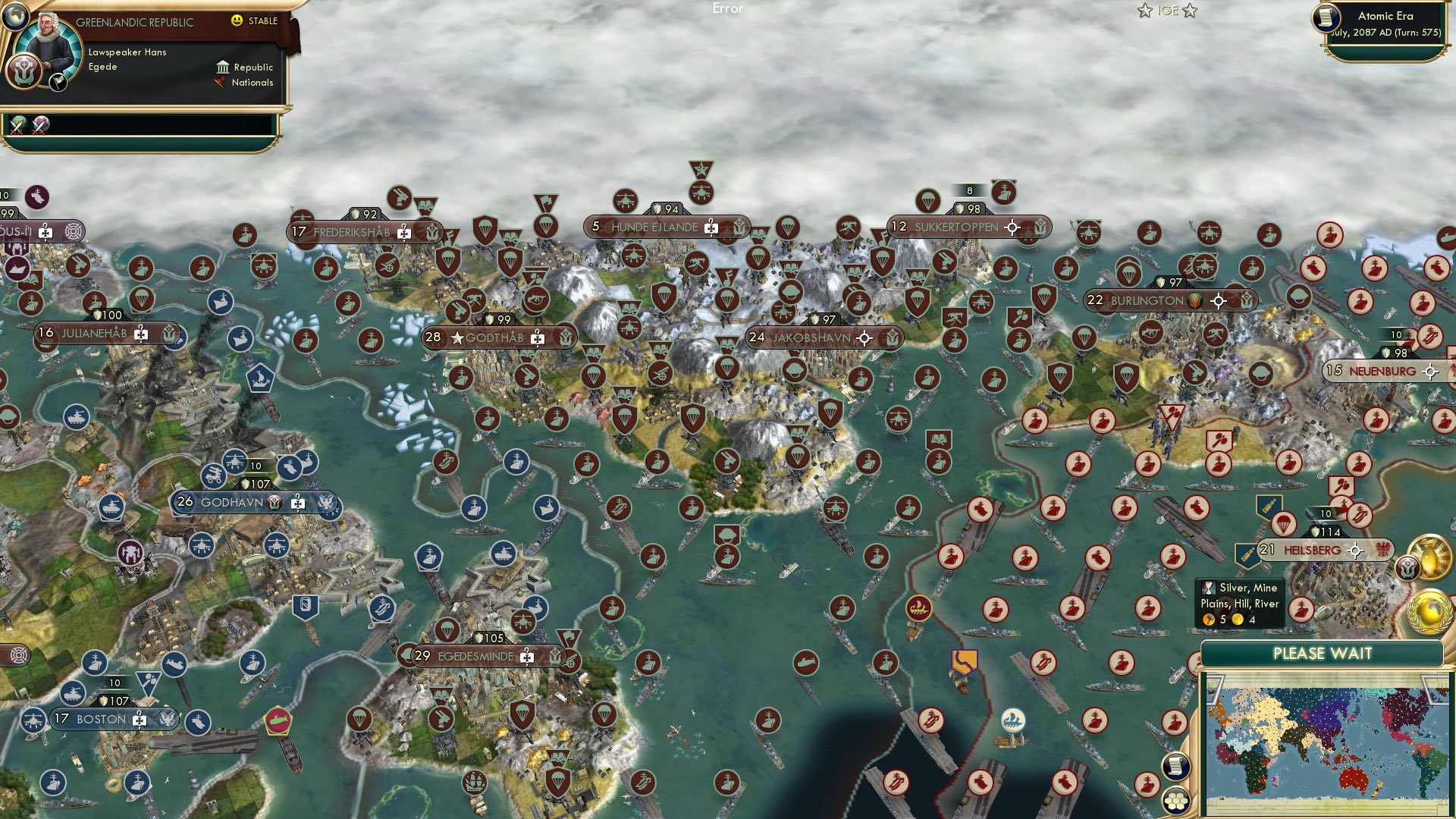Open the notification scroll icon bottom-right
Image resolution: width=1456 pixels, height=819 pixels.
(1175, 767)
